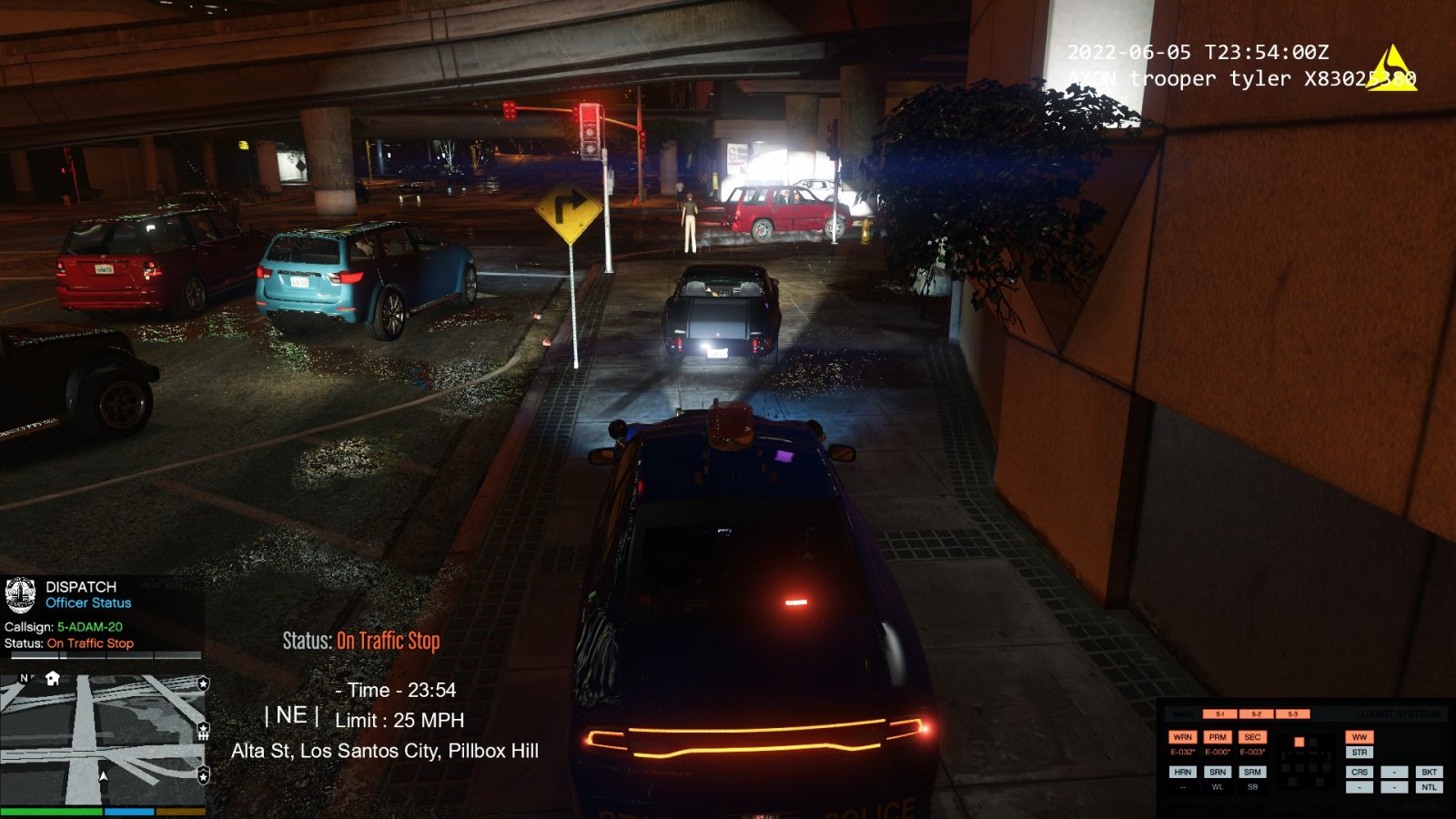This screenshot has height=819, width=1456.
Task: Switch to the S-3 stage tab
Action: [1292, 714]
